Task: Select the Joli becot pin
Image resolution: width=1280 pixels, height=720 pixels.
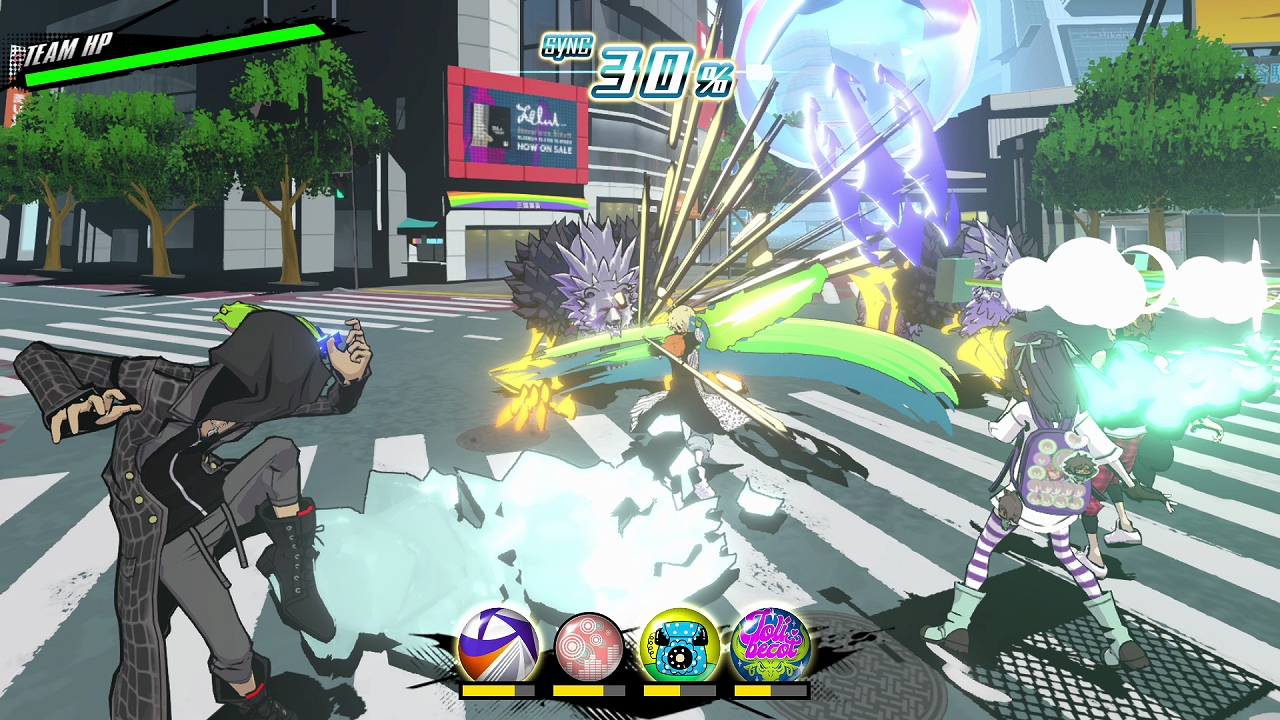Action: (x=770, y=647)
